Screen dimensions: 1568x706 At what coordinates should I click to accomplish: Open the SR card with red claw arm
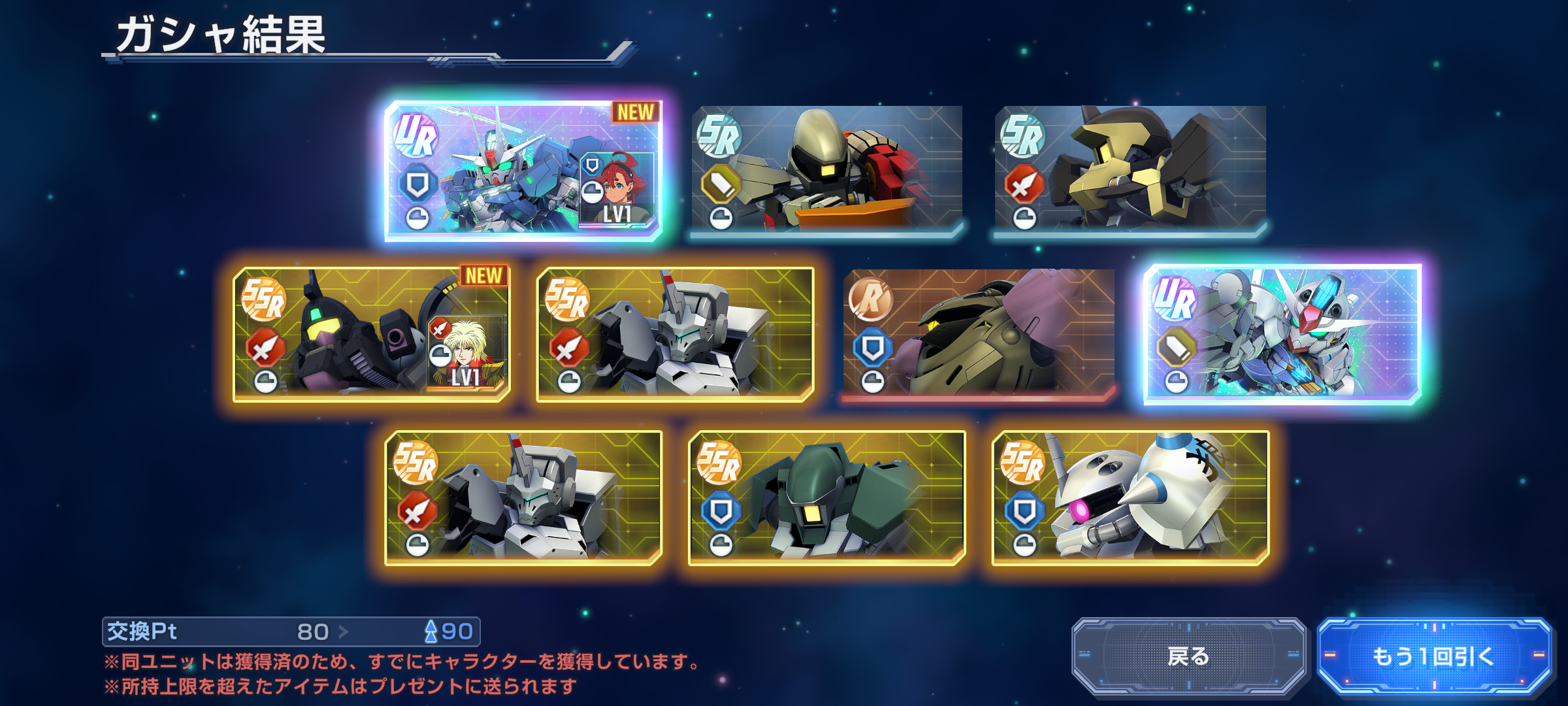coord(826,171)
